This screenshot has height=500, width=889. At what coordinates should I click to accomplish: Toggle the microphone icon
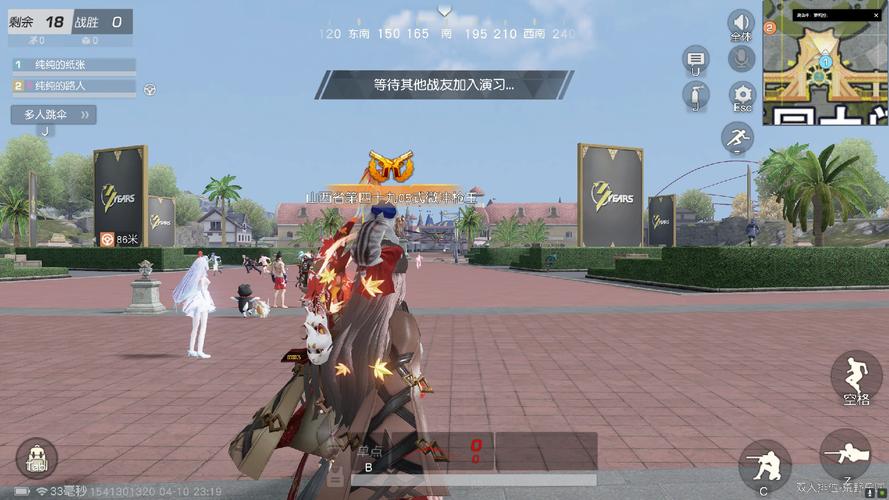[741, 59]
